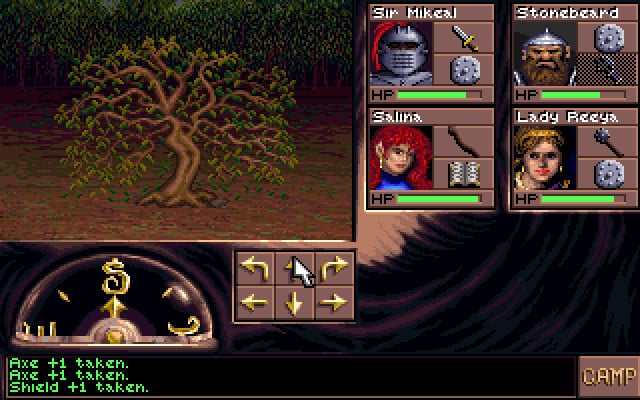Strafe right with the straight right arrow
Screen dimensions: 640x400
click(x=334, y=302)
